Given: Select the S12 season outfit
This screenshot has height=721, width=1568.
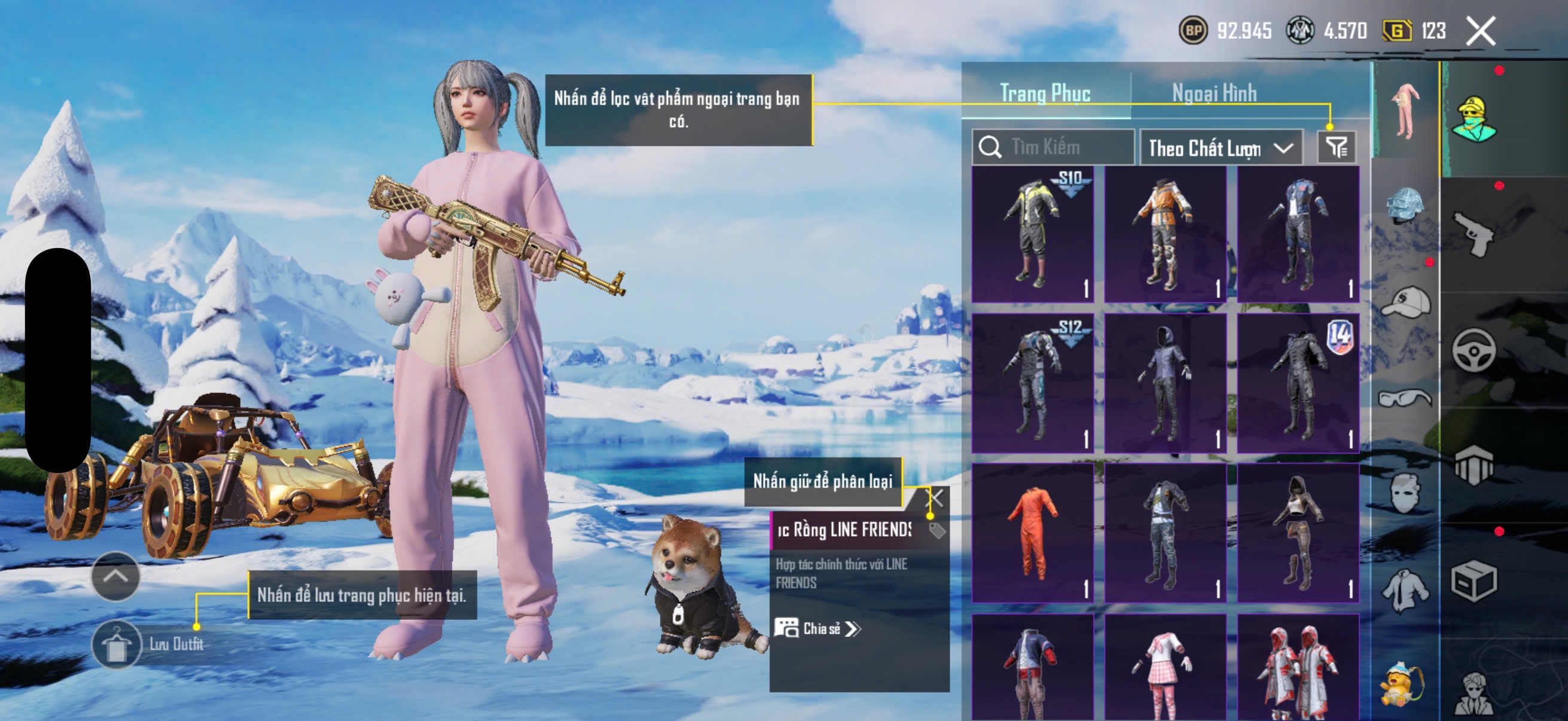Looking at the screenshot, I should (x=1032, y=383).
